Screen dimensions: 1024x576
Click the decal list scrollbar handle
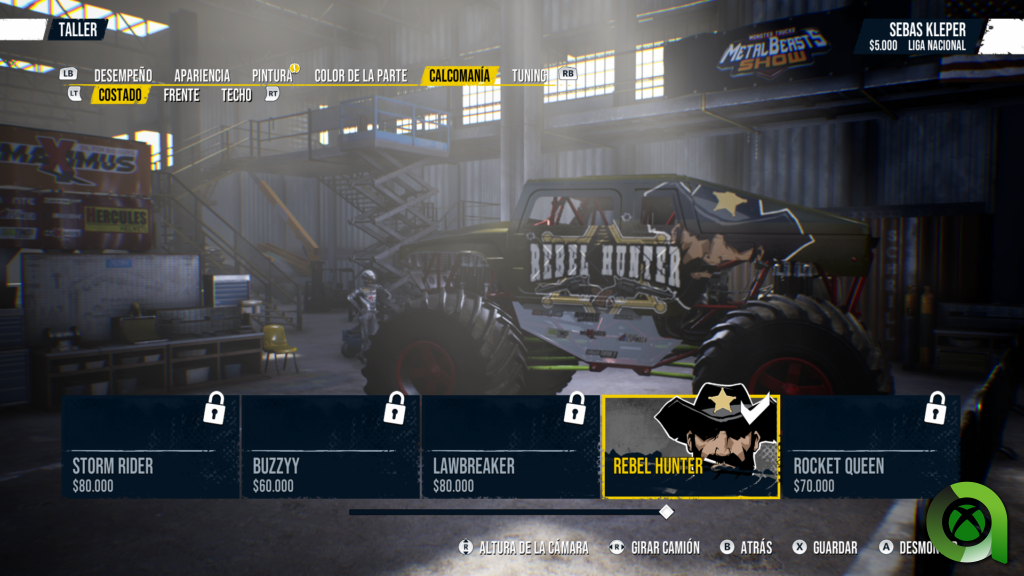tap(666, 512)
